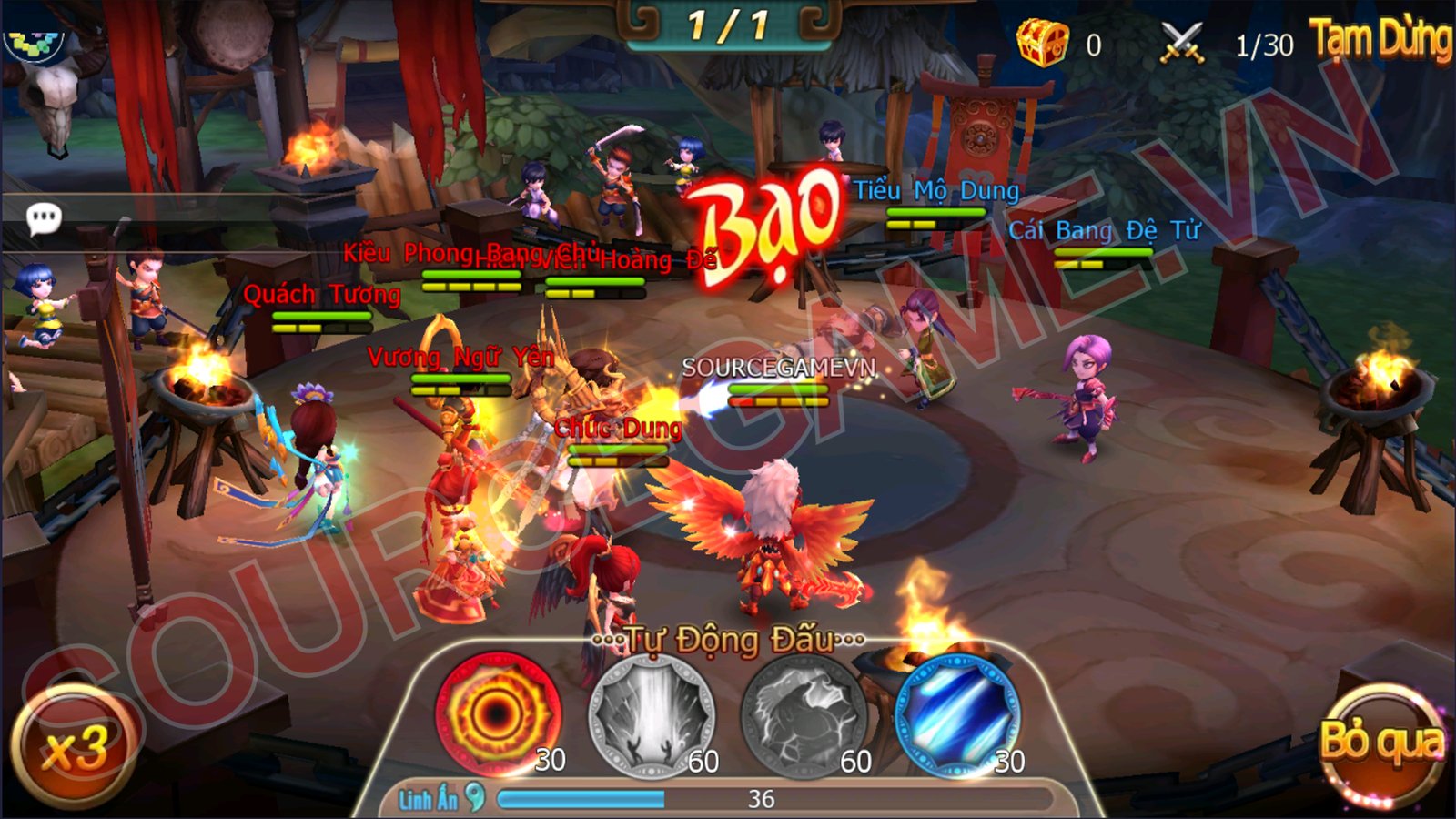Toggle Tự Động Đấu auto battle
This screenshot has height=819, width=1456.
pyautogui.click(x=728, y=641)
